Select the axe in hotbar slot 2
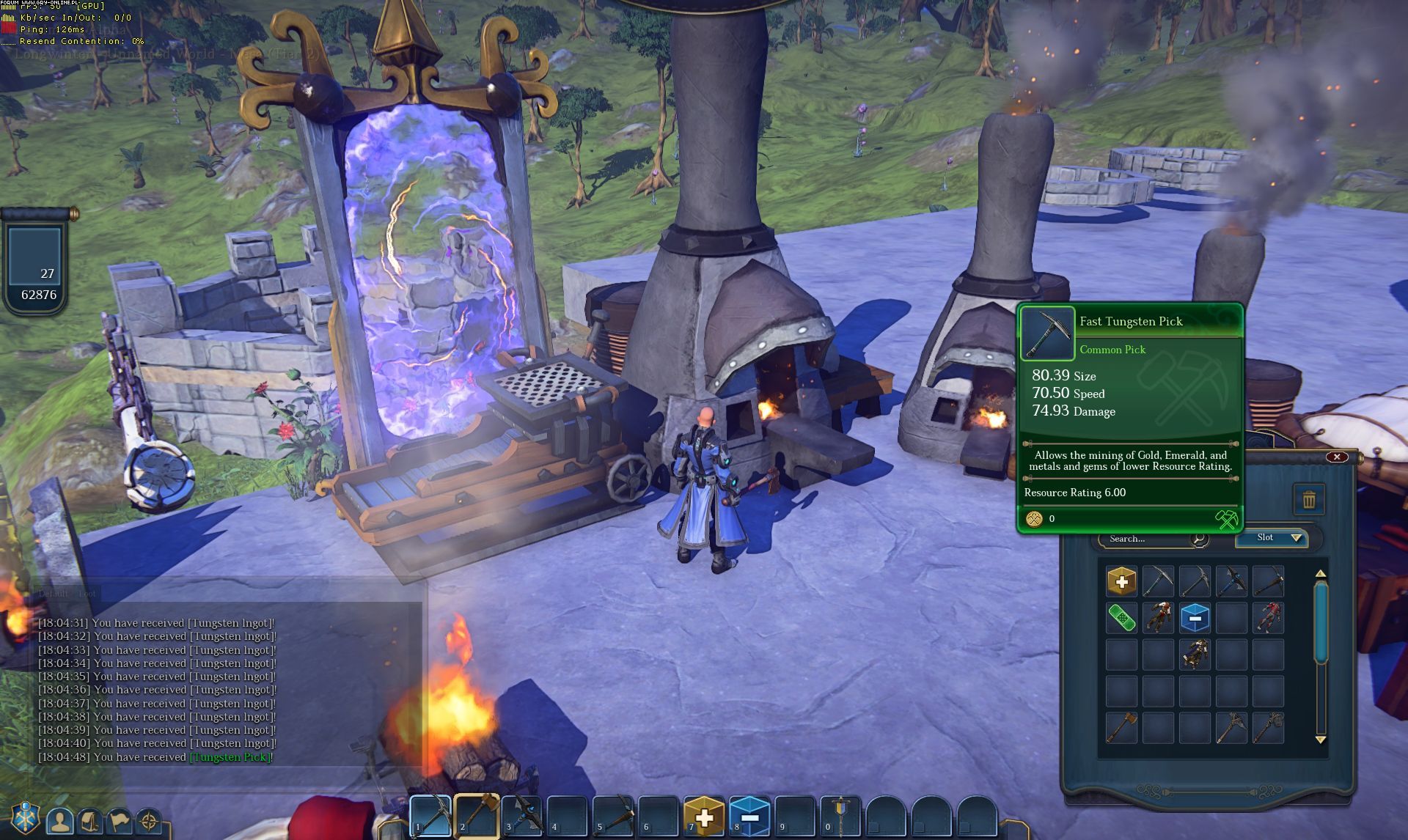 tap(477, 815)
